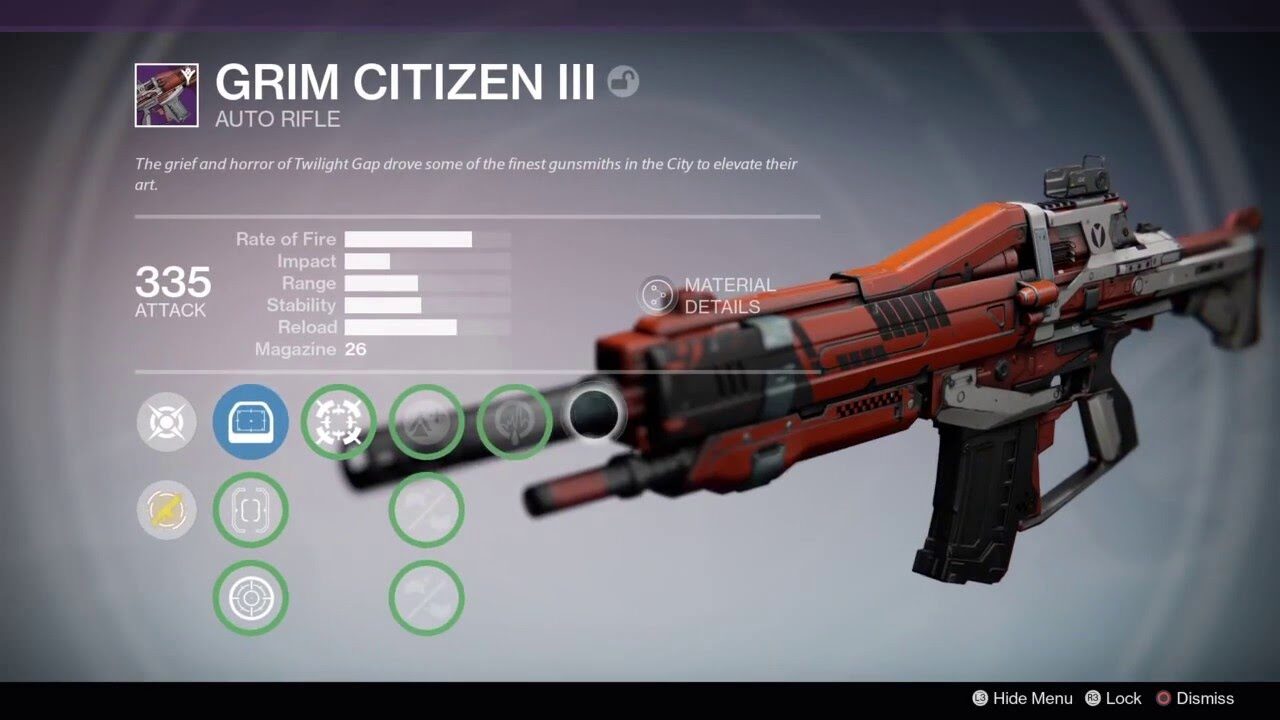Select the blue highlighted rectangular sight perk
The image size is (1280, 720).
click(x=251, y=422)
